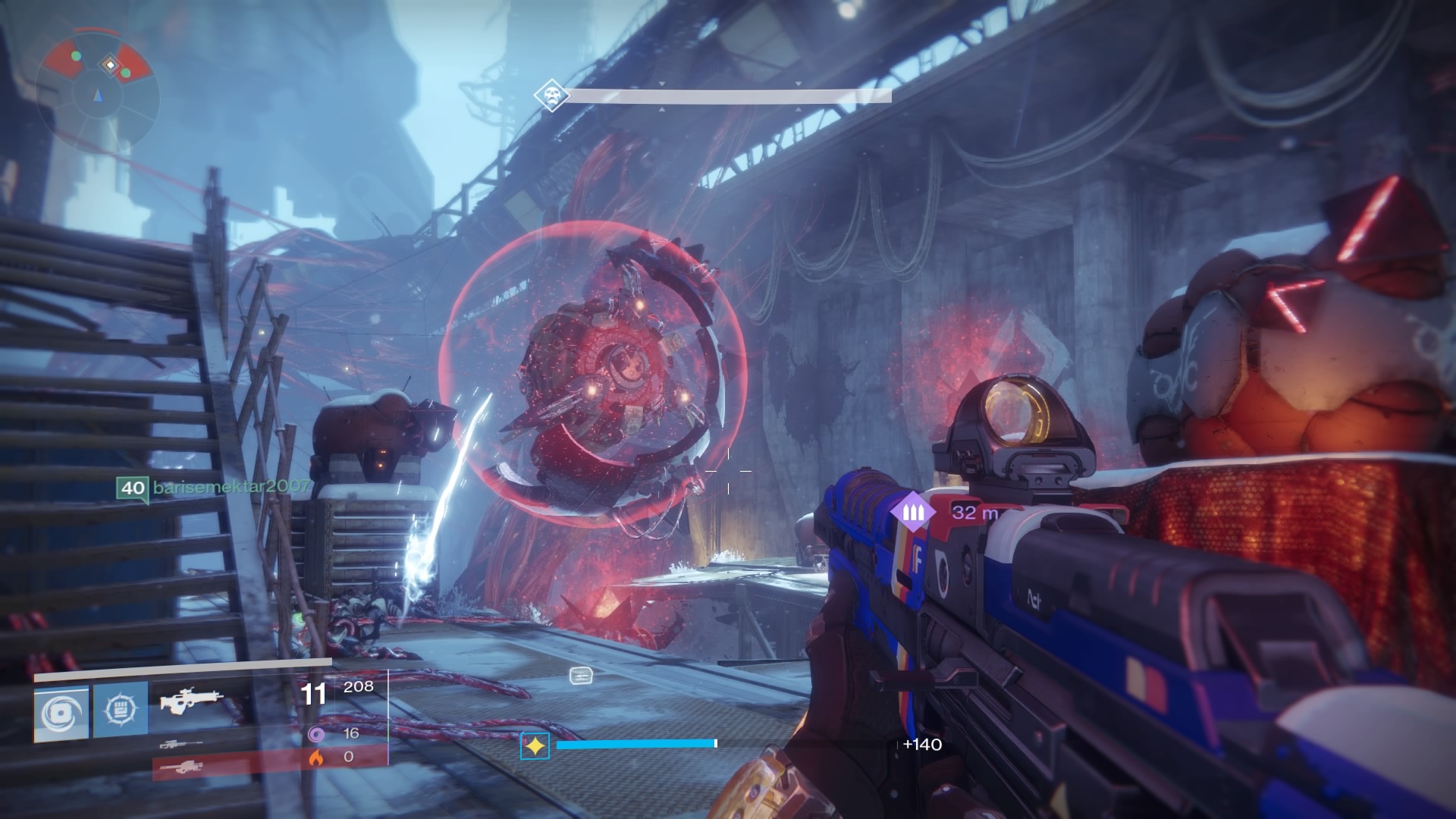This screenshot has height=819, width=1456.
Task: Click the interaction prompt icon near screen center
Action: [581, 676]
